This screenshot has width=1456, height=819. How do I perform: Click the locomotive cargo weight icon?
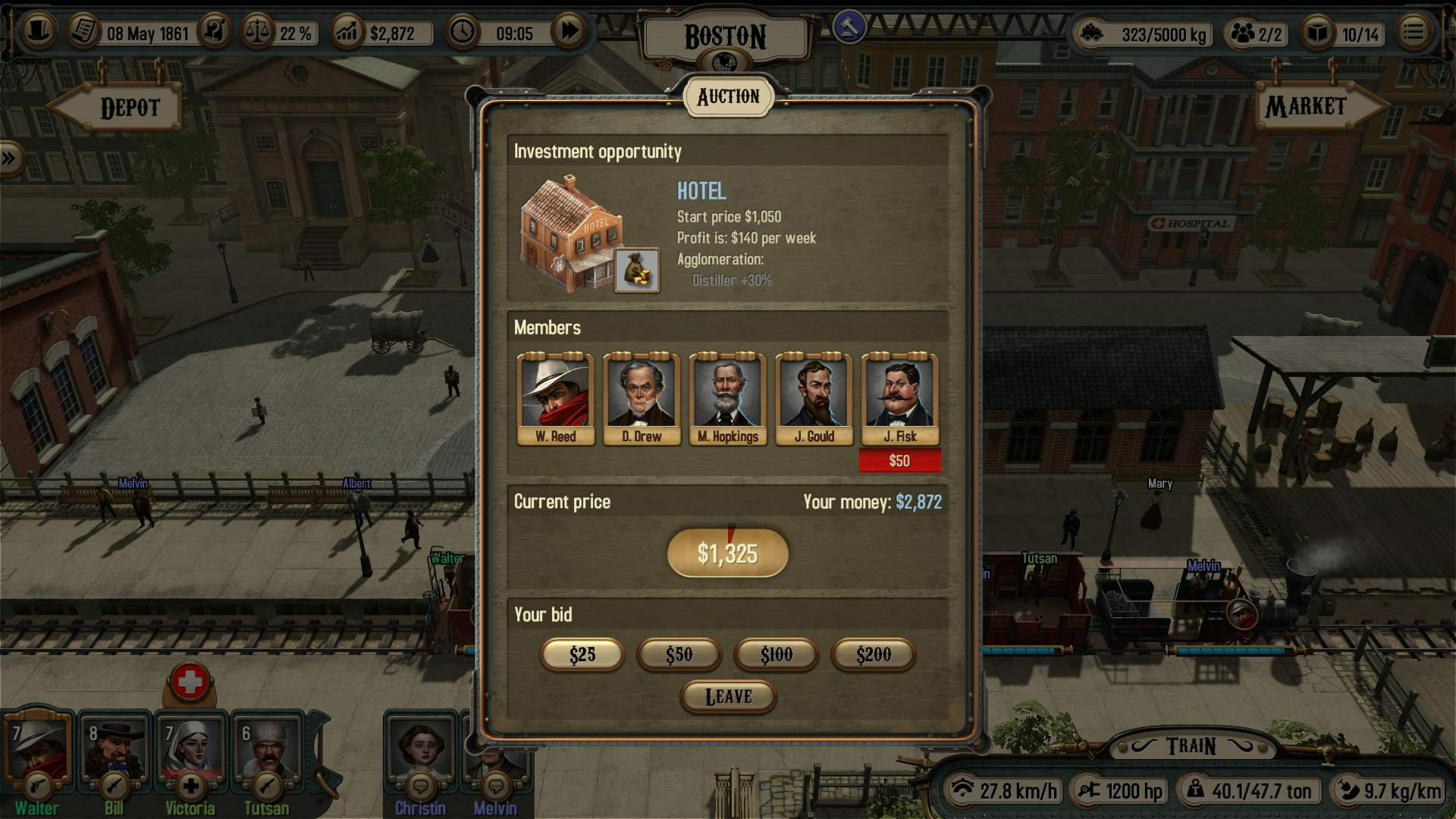tap(1094, 33)
